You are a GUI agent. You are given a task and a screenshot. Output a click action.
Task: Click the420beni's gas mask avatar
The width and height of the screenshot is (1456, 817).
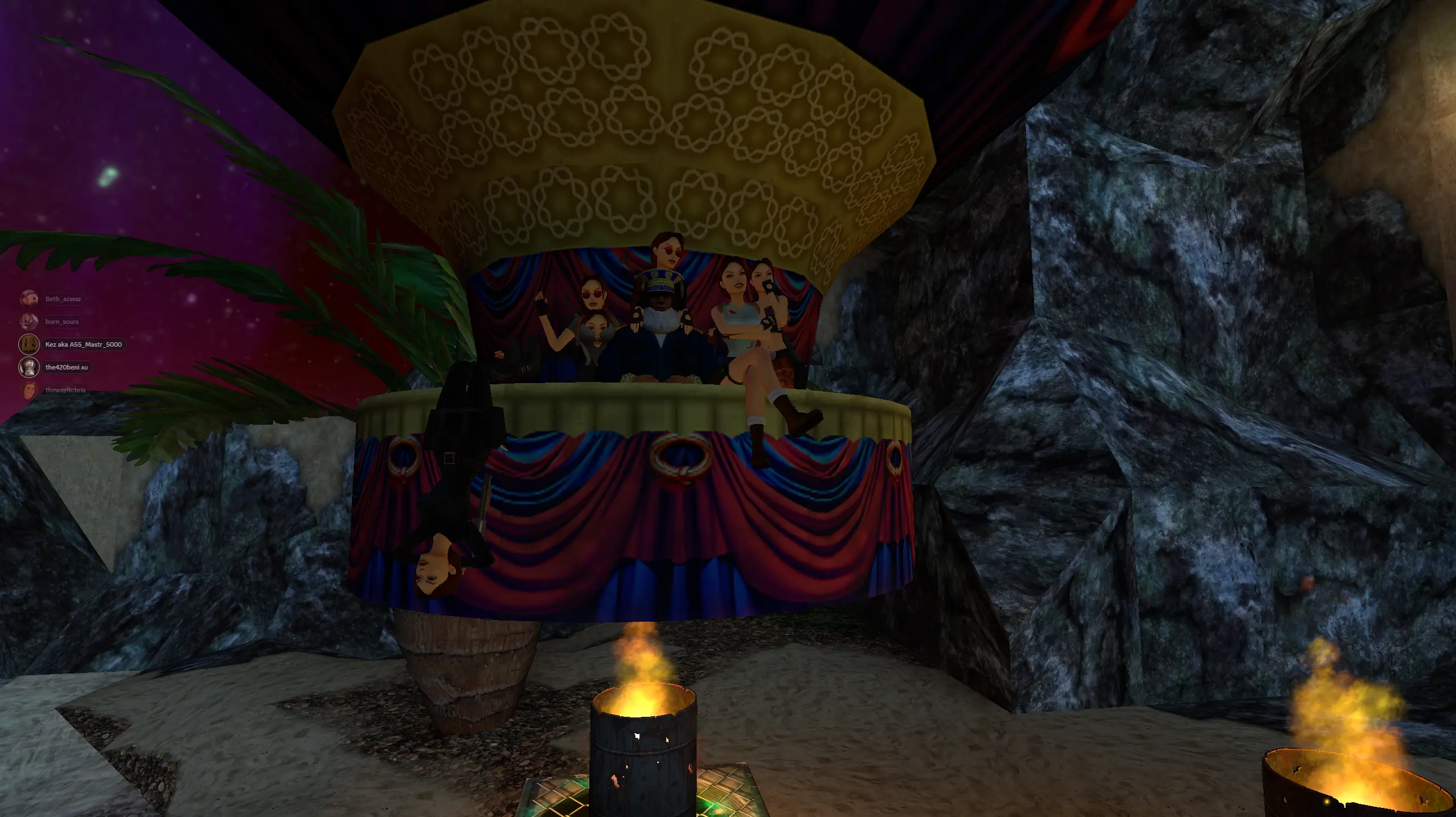(30, 367)
